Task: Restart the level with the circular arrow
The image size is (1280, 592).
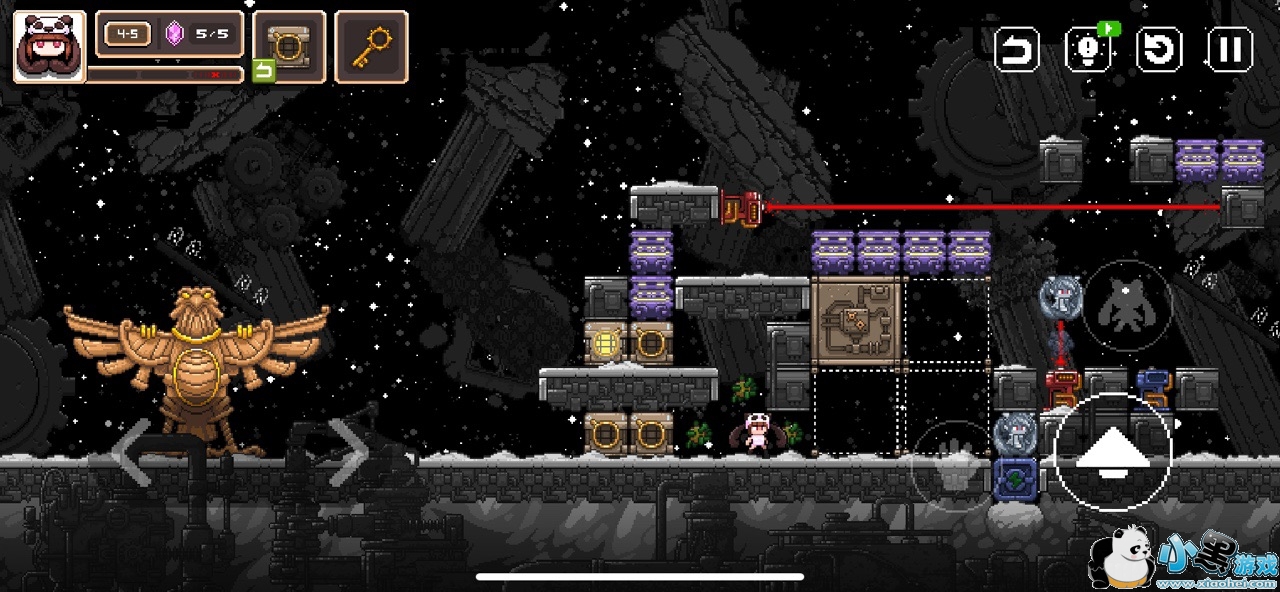Action: coord(1160,49)
